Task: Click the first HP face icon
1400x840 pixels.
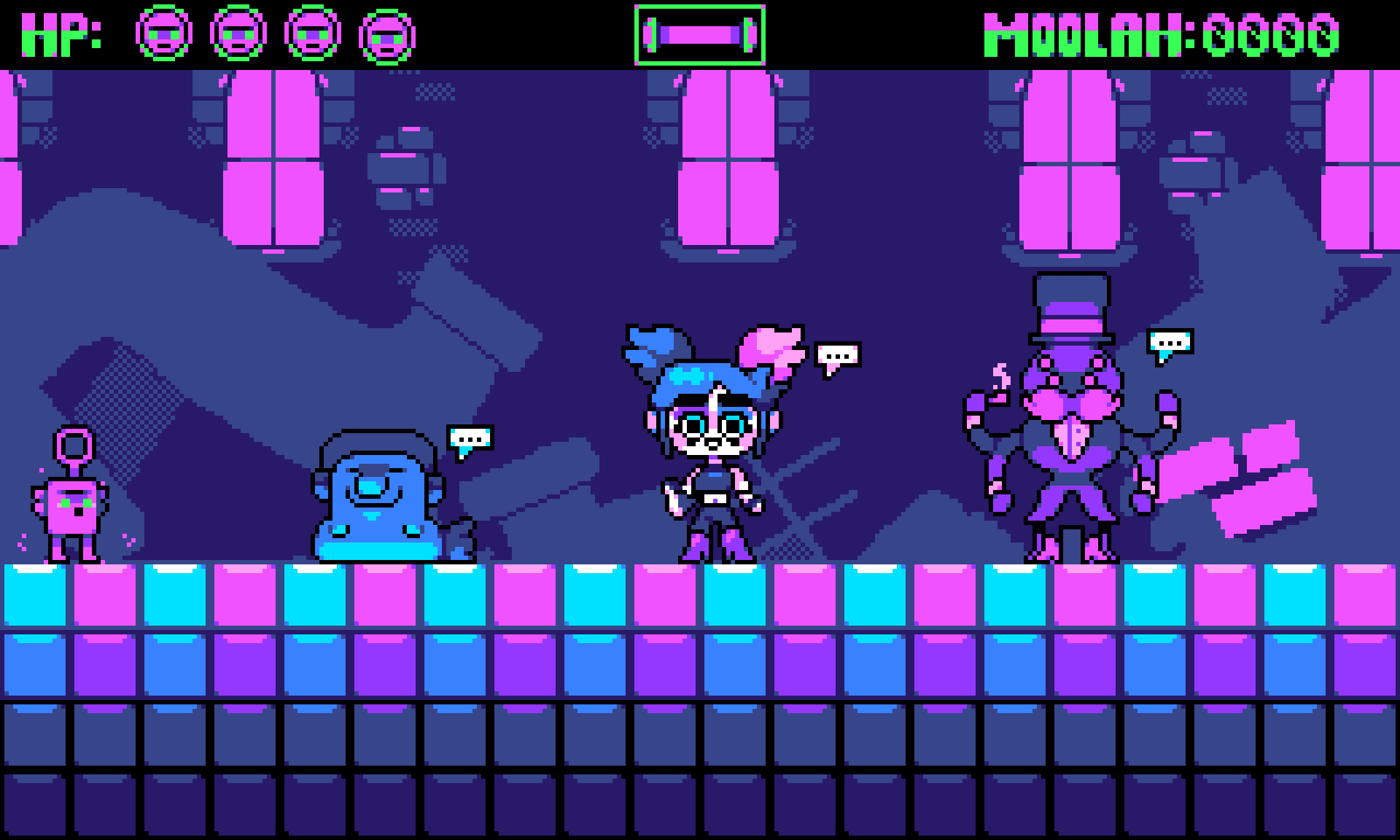Action: point(166,32)
